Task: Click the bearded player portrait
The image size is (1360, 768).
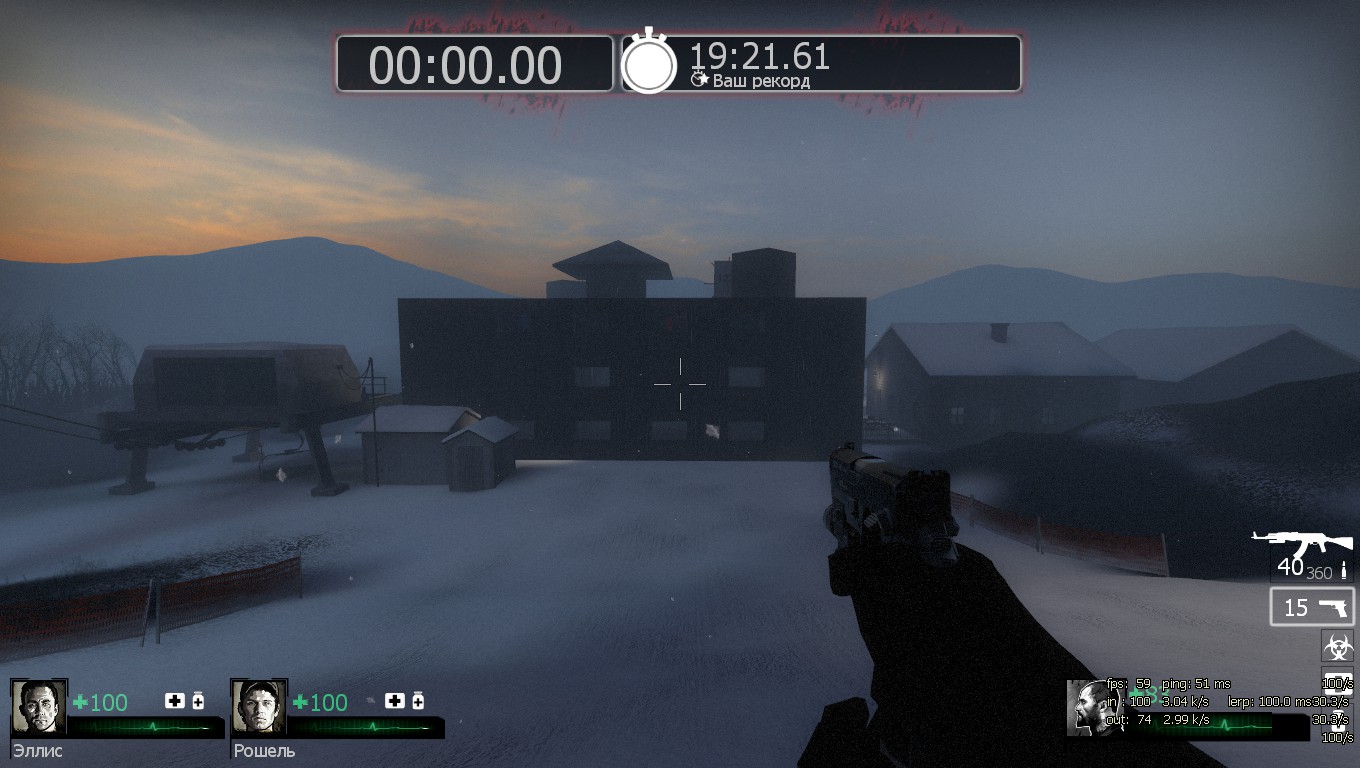Action: (1092, 708)
